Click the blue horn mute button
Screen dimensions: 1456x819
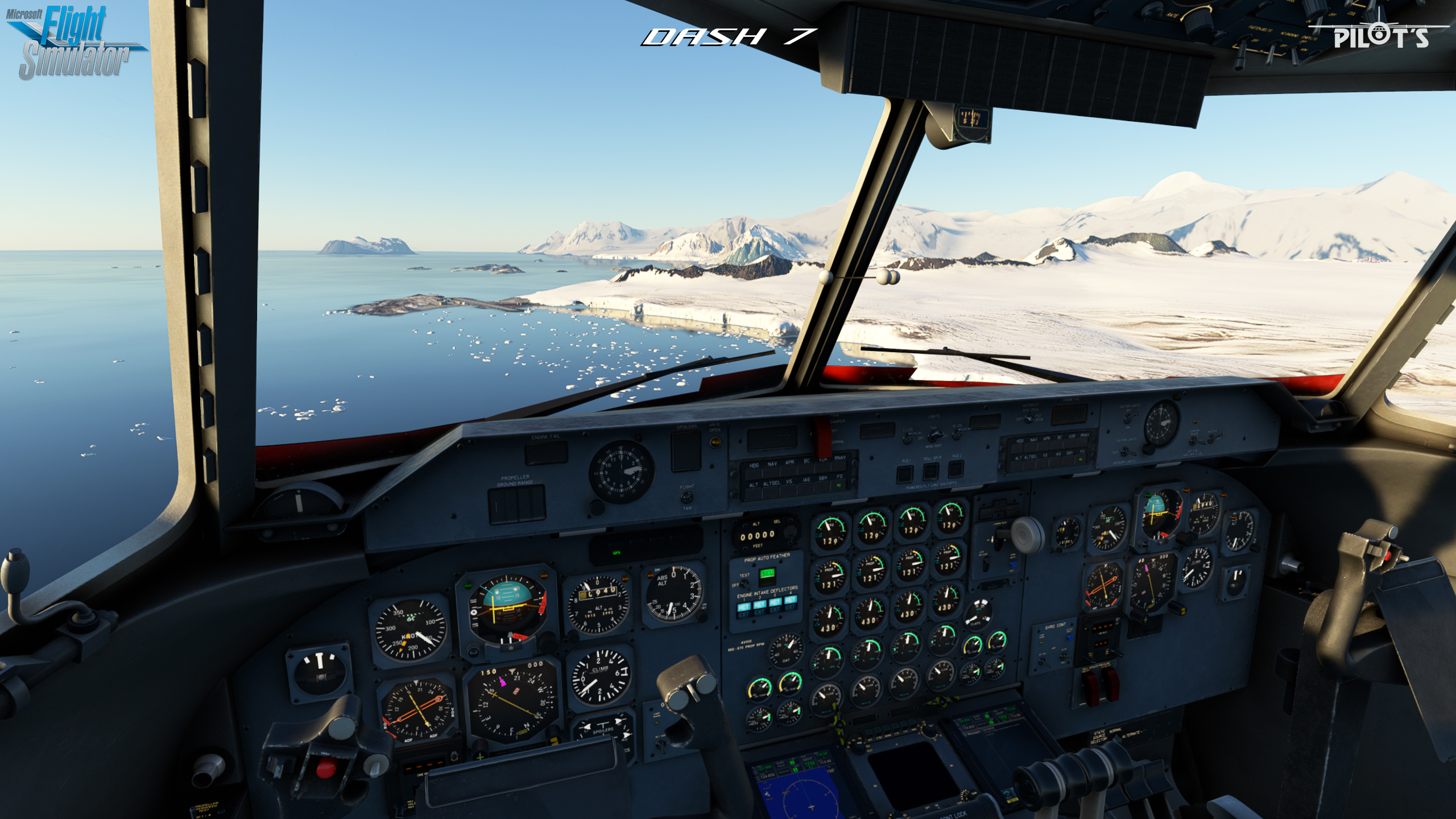tap(1013, 565)
